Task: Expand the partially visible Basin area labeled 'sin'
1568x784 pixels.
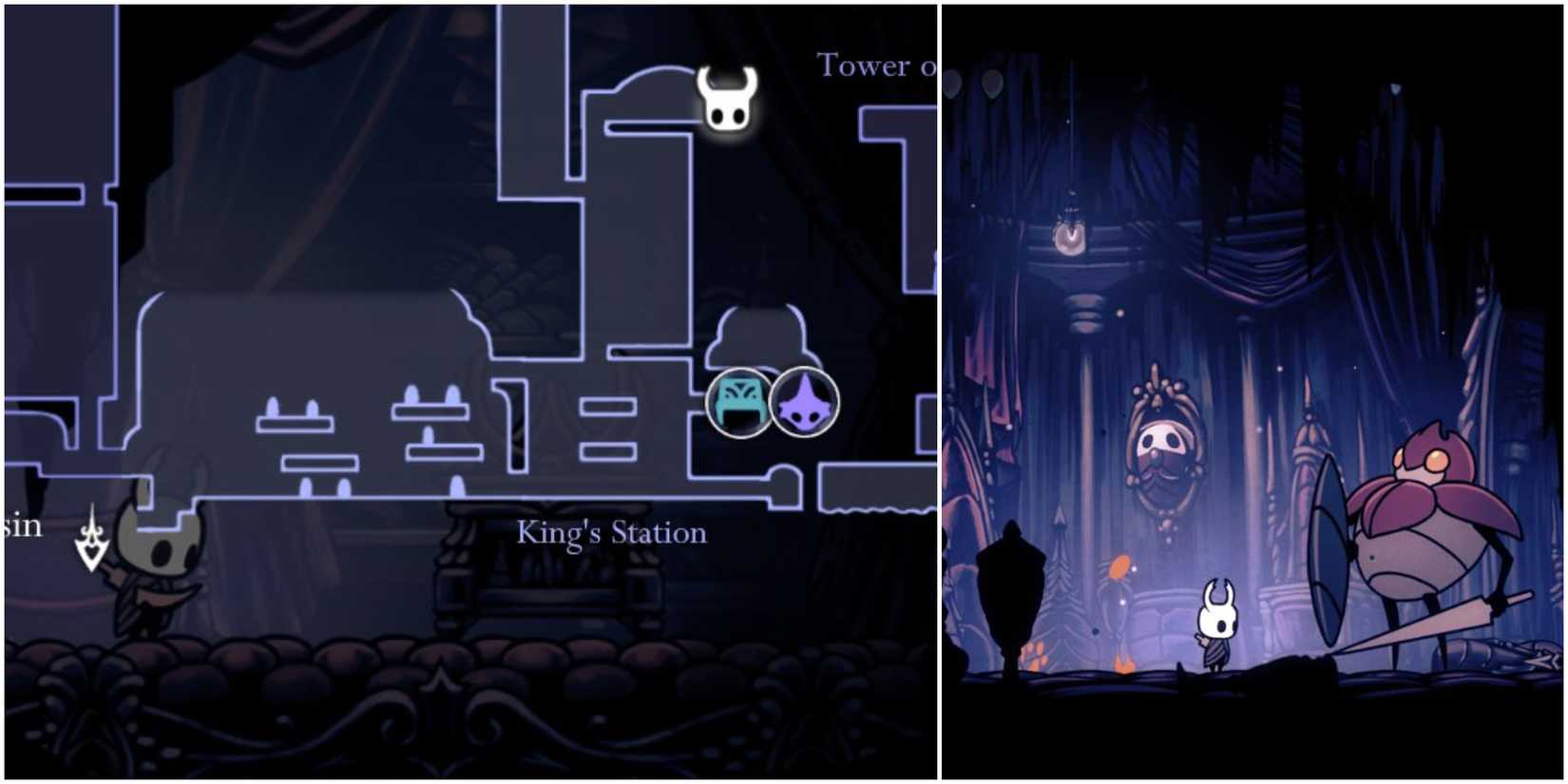Action: (24, 525)
